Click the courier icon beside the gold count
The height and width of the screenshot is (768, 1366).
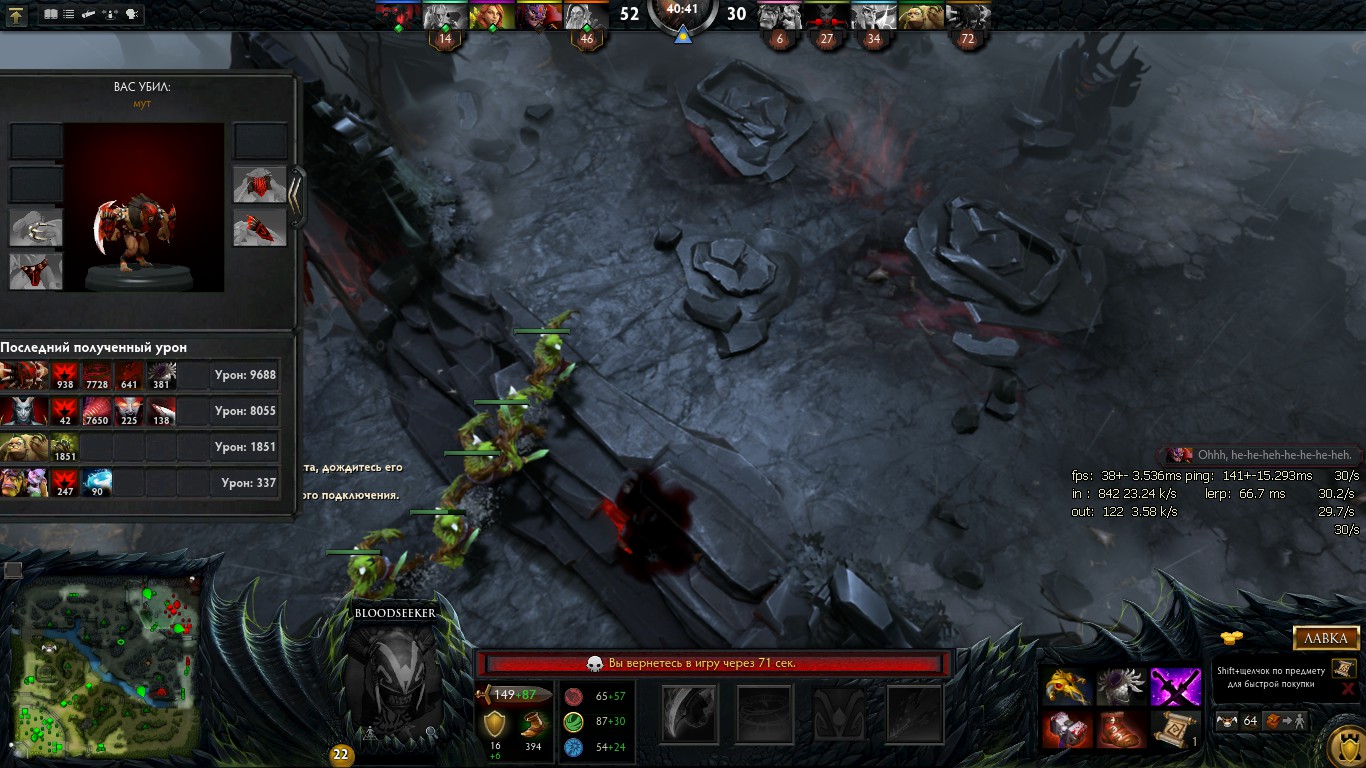click(x=1227, y=721)
